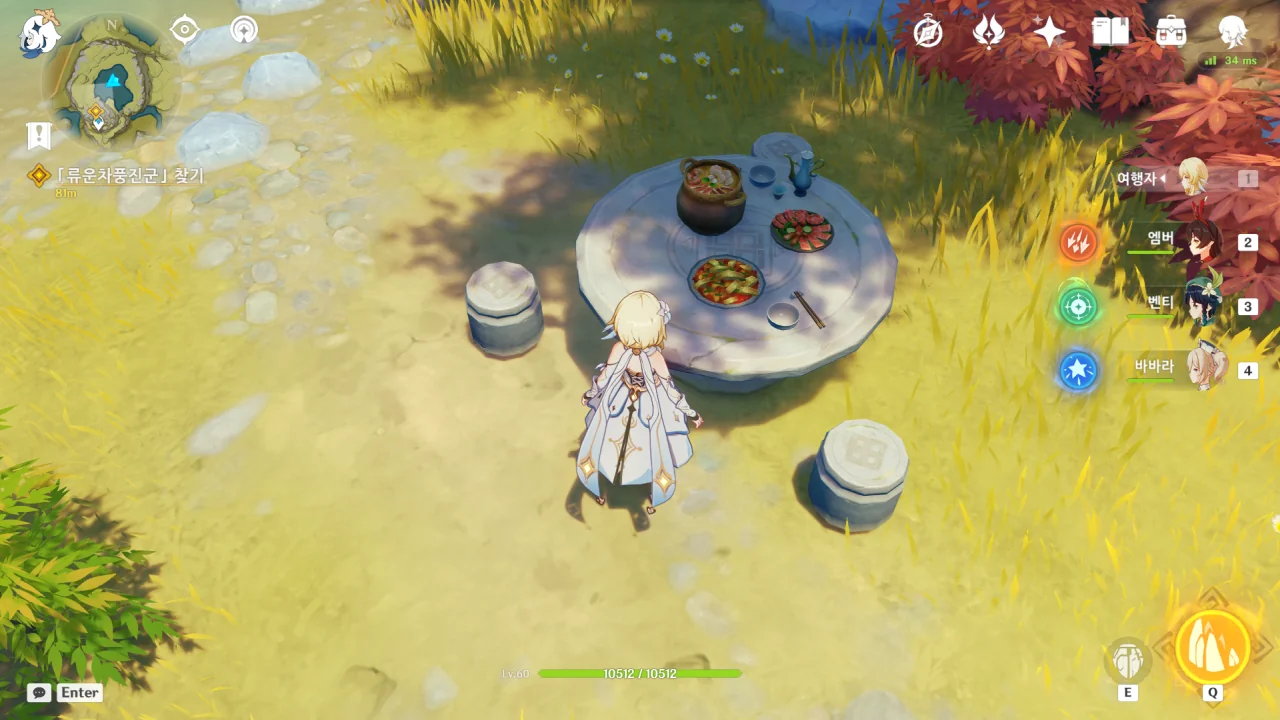Open the adventurer handbook book icon

(1110, 32)
